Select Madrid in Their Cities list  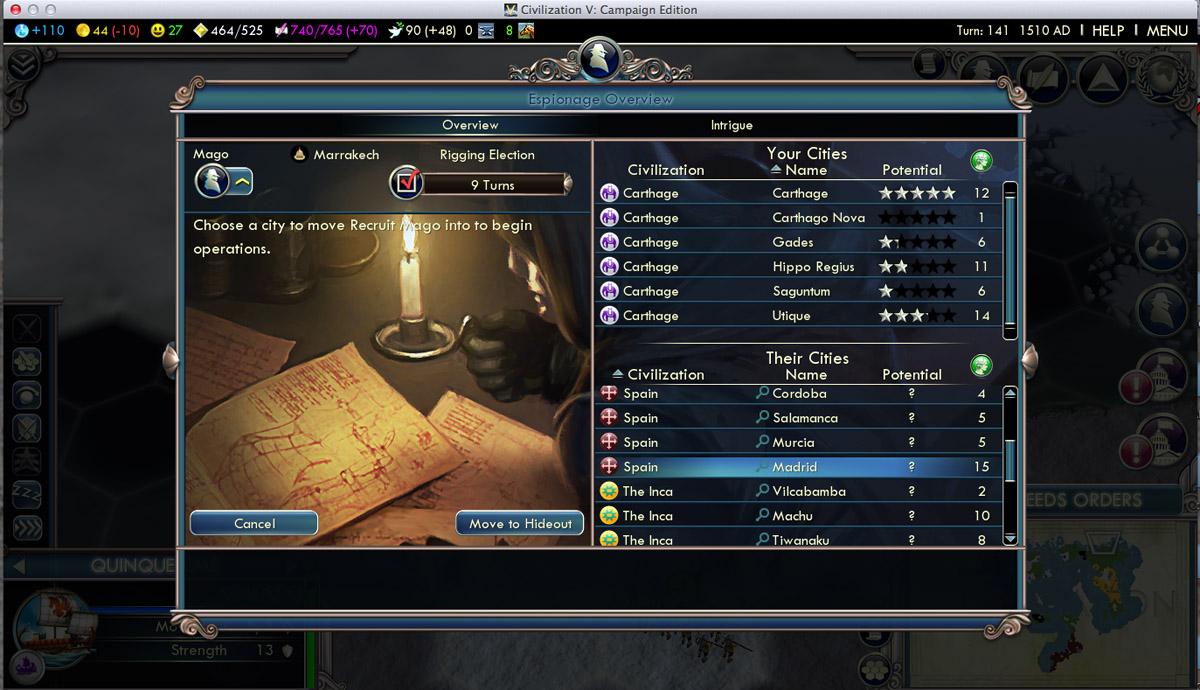click(x=795, y=467)
